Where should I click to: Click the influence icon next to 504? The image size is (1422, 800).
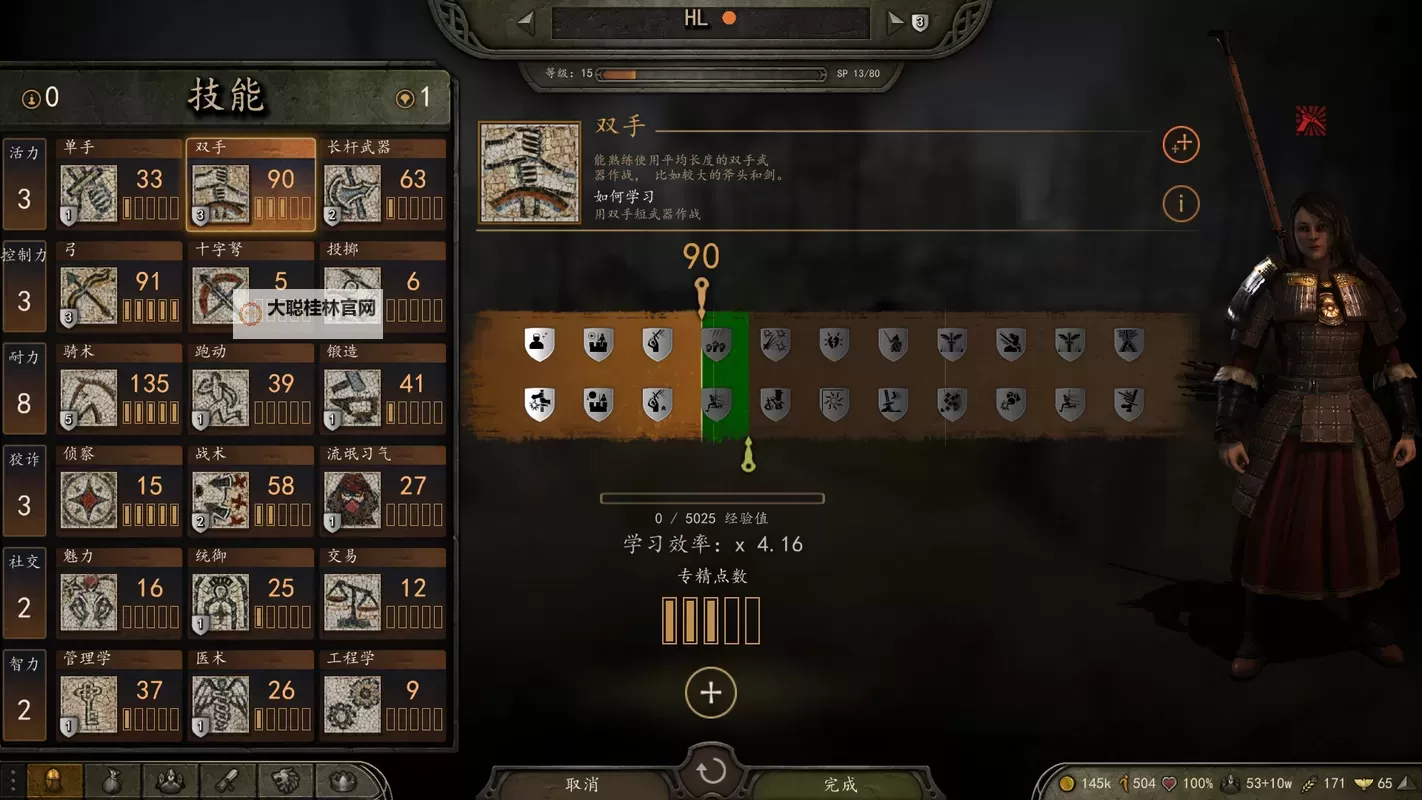[1125, 784]
